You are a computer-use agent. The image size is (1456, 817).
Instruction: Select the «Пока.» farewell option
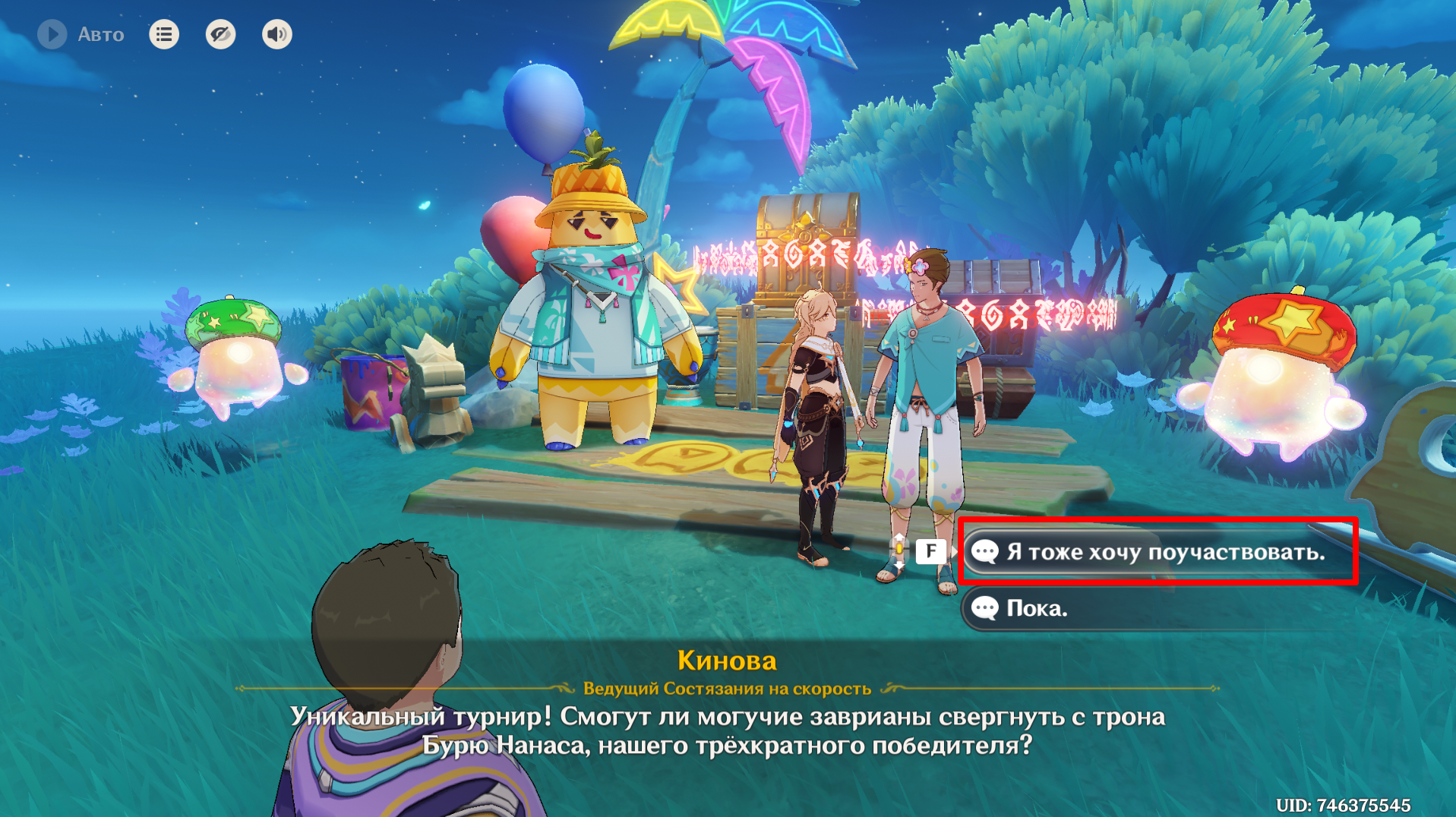(x=1139, y=608)
